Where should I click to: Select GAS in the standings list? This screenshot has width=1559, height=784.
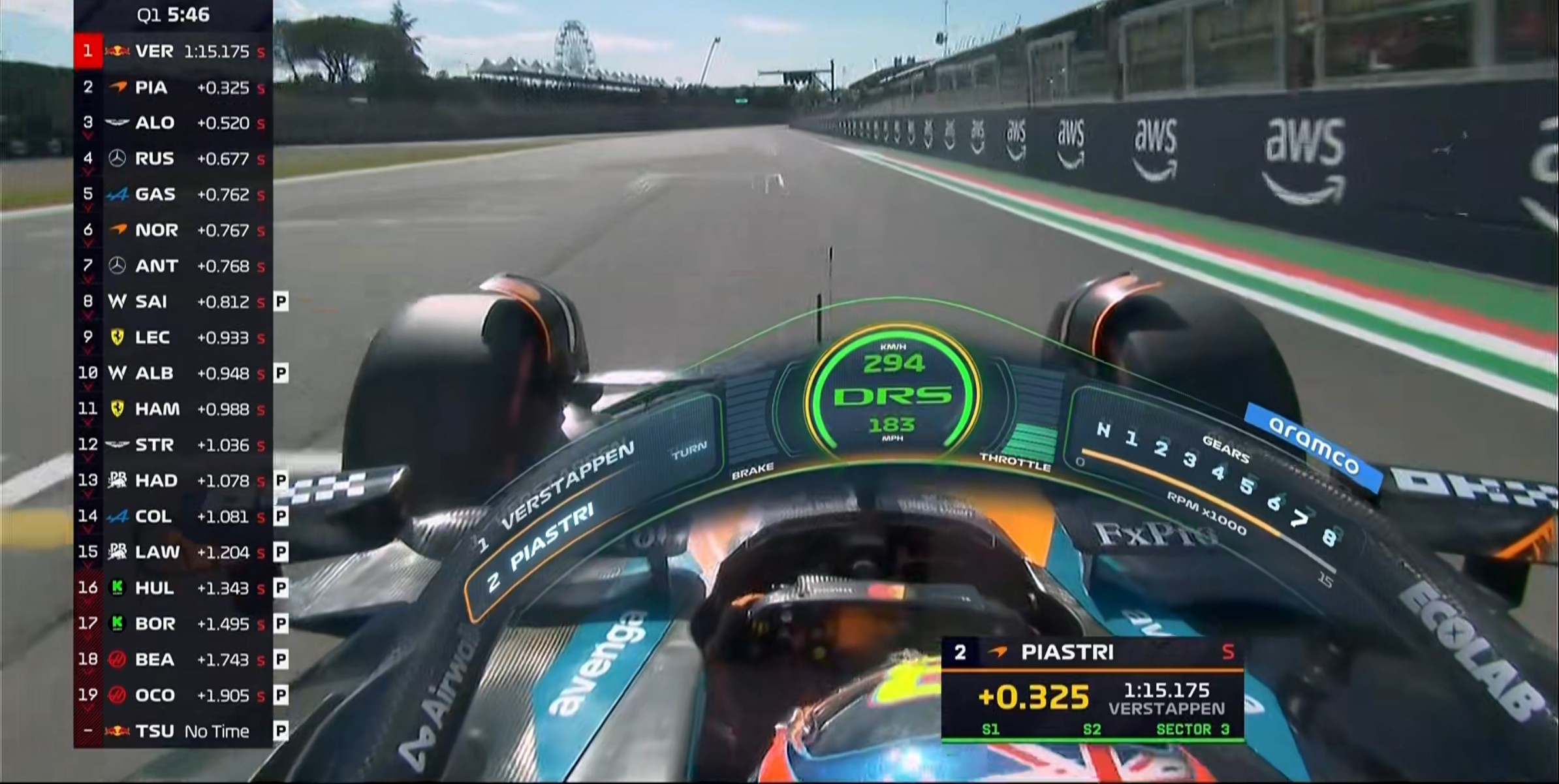pos(173,195)
